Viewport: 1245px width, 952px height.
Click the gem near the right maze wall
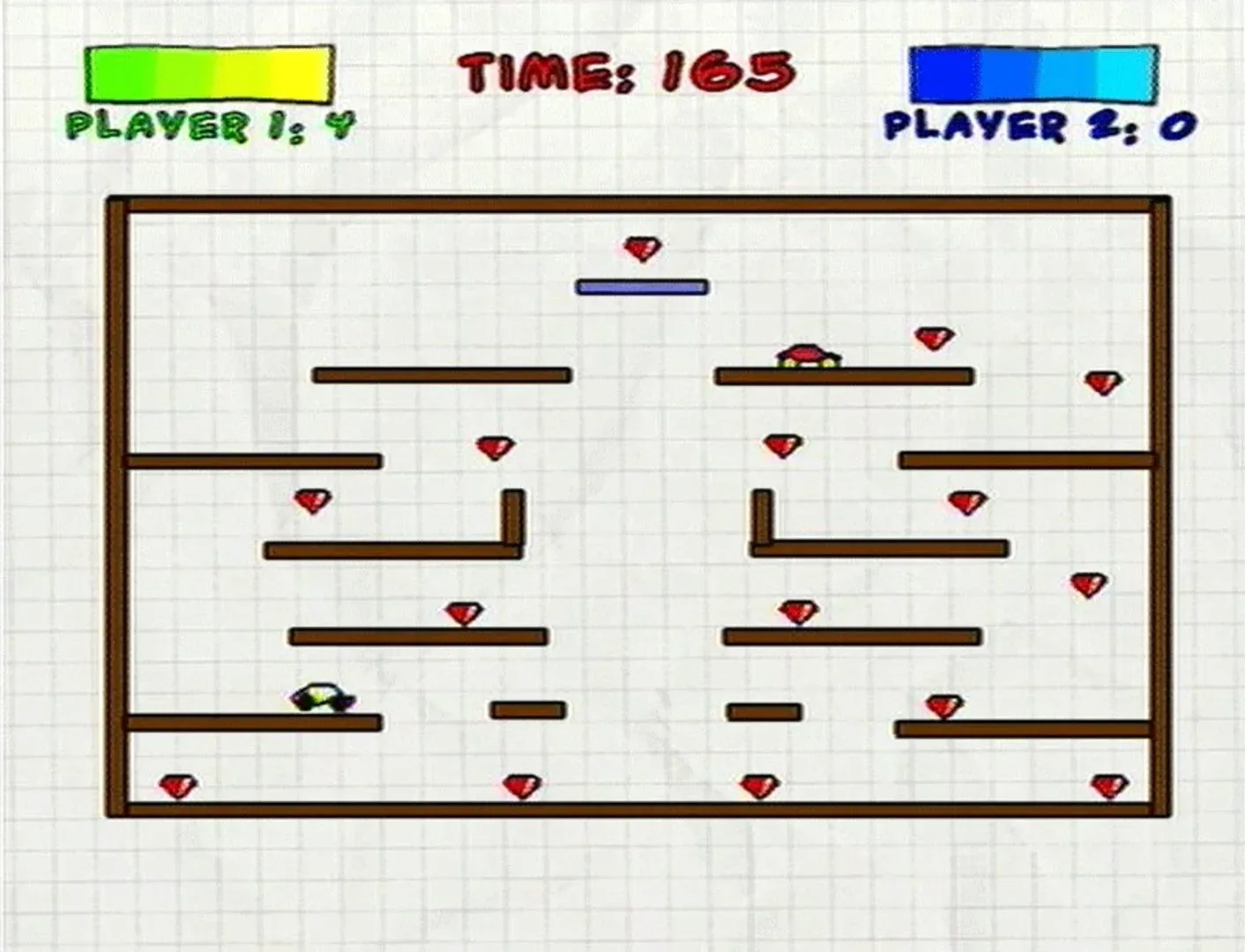click(x=1100, y=383)
